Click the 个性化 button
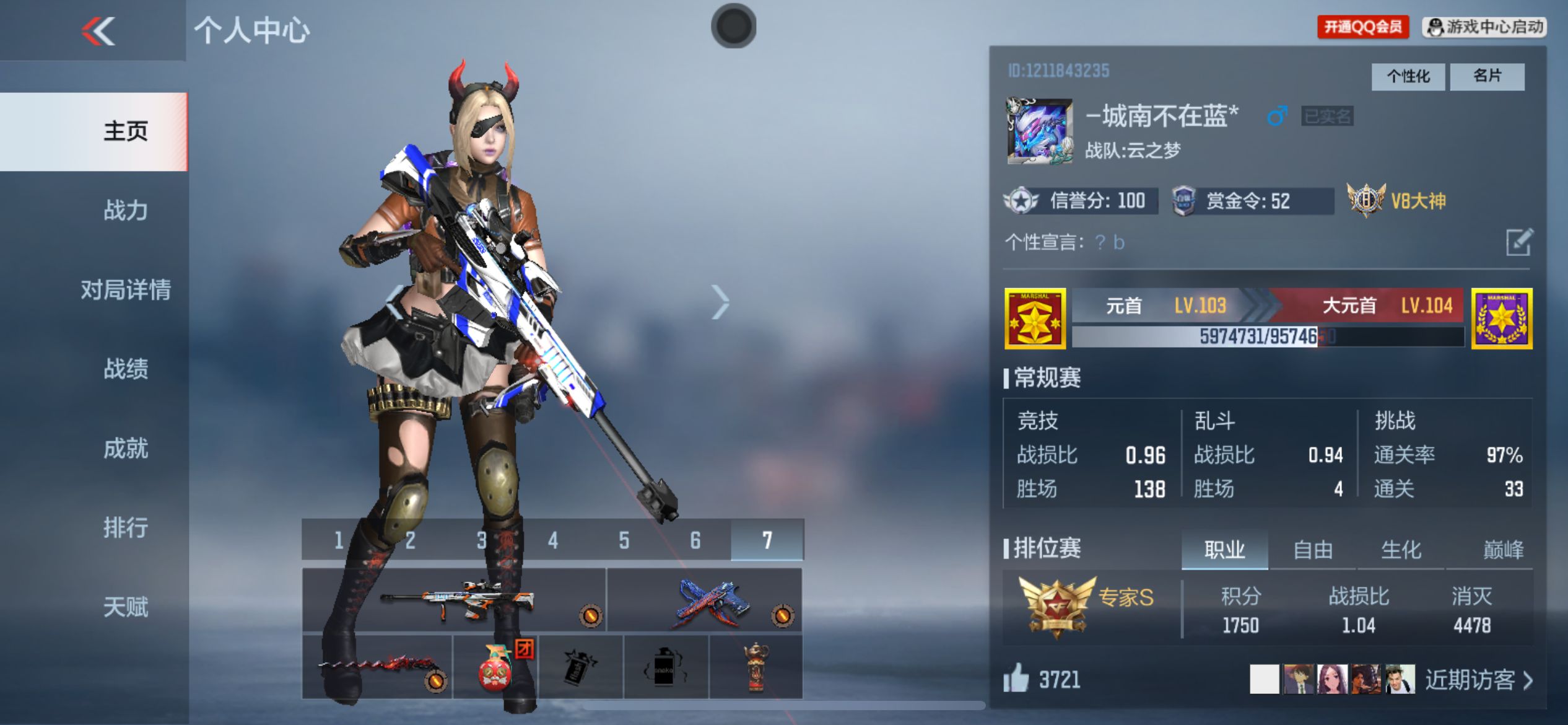The height and width of the screenshot is (725, 1568). [1408, 77]
